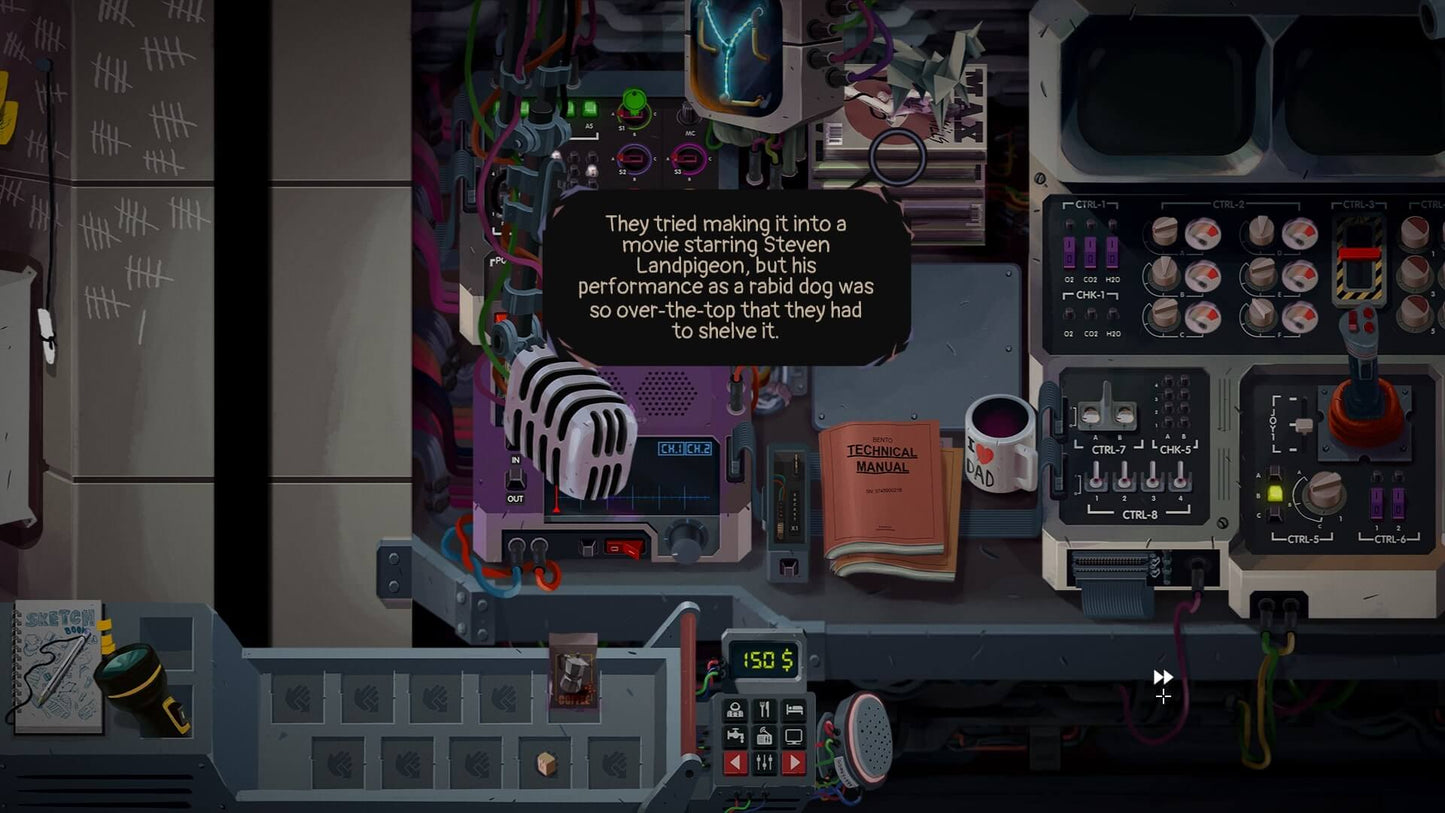
Task: Click the JOY1 slider handle
Action: pos(1302,424)
